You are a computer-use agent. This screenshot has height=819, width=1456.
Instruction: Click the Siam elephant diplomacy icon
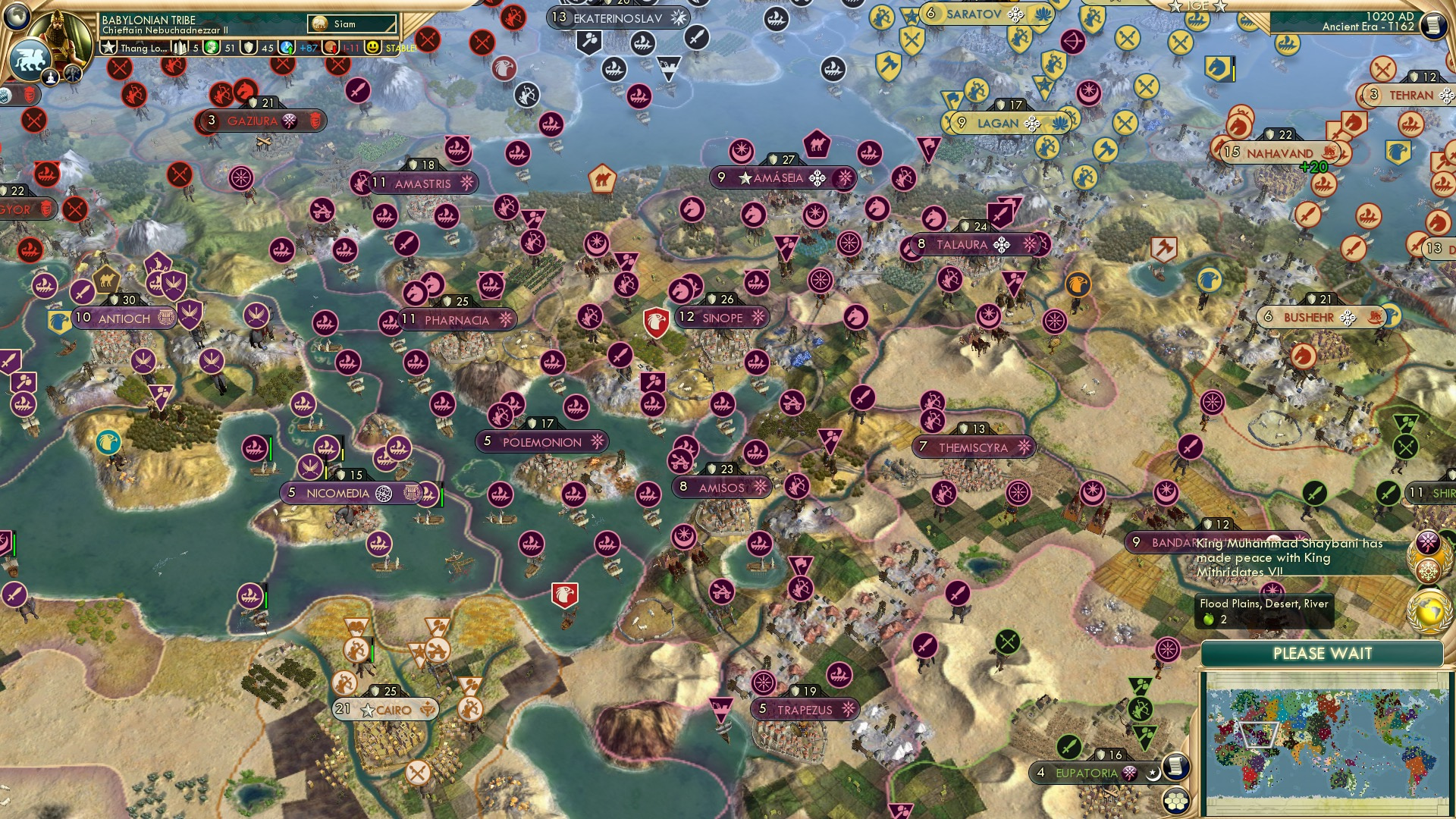318,24
